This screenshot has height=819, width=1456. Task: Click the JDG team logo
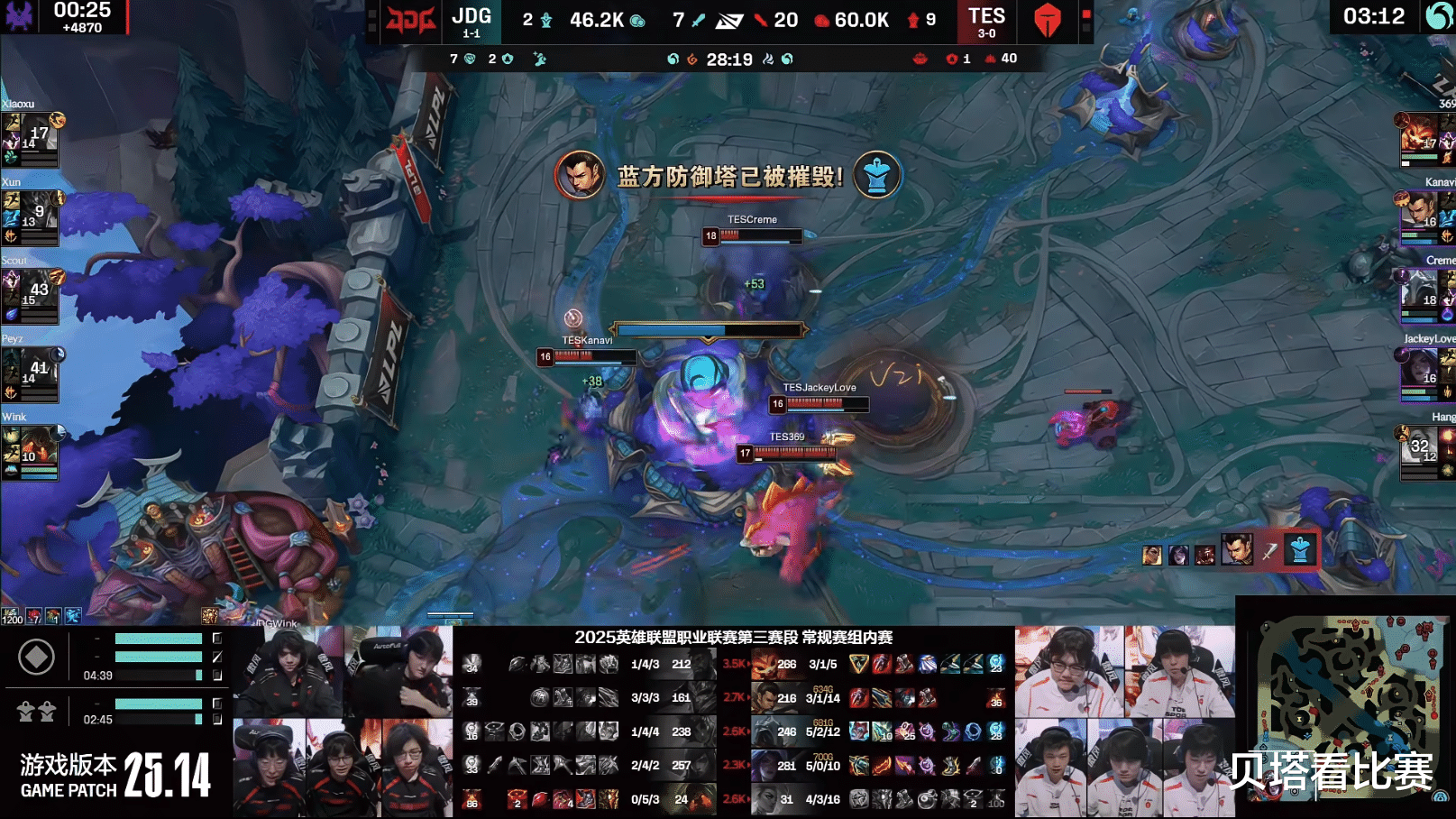click(x=411, y=20)
